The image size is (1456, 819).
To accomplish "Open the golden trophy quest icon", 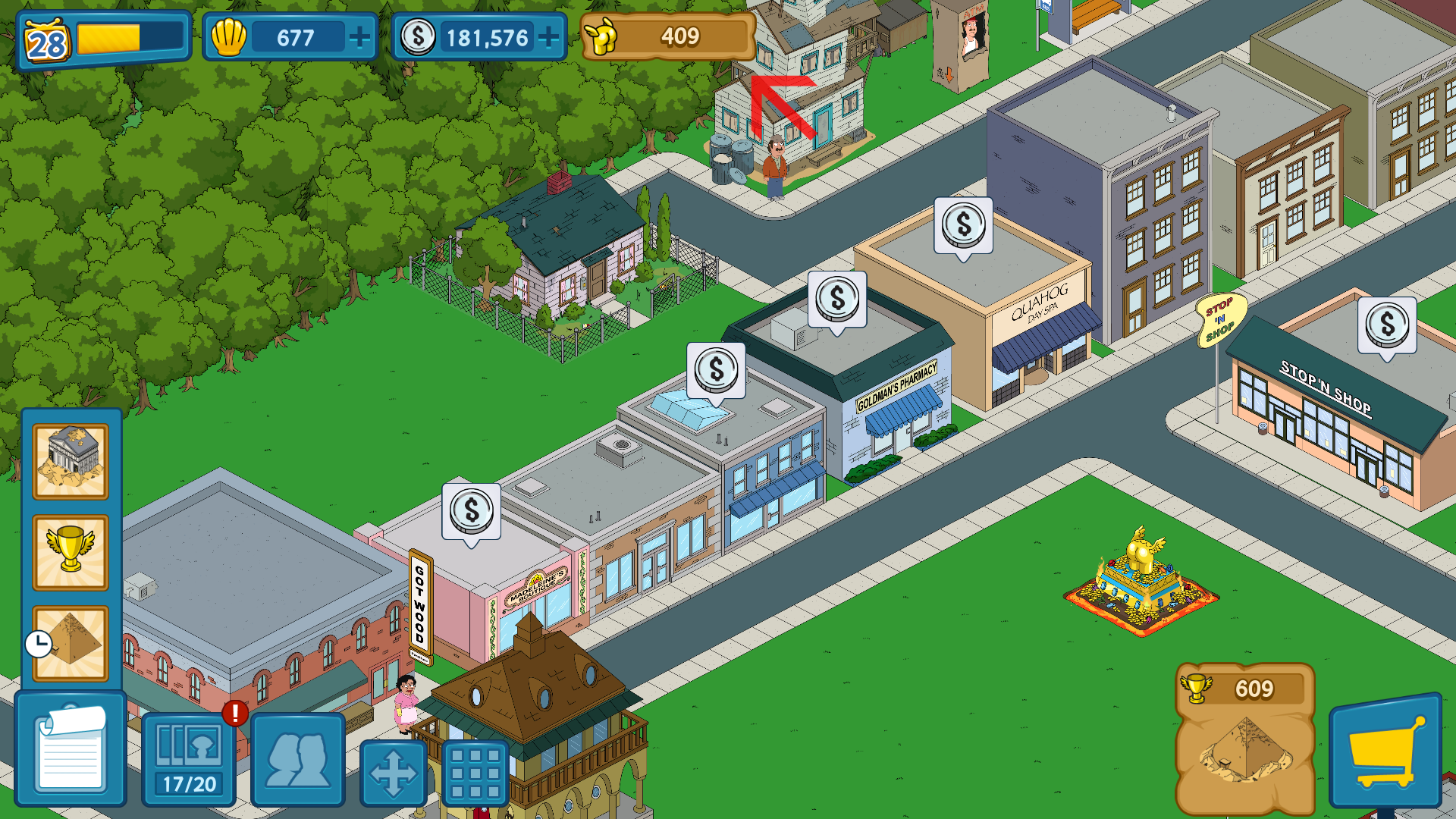I will (71, 551).
